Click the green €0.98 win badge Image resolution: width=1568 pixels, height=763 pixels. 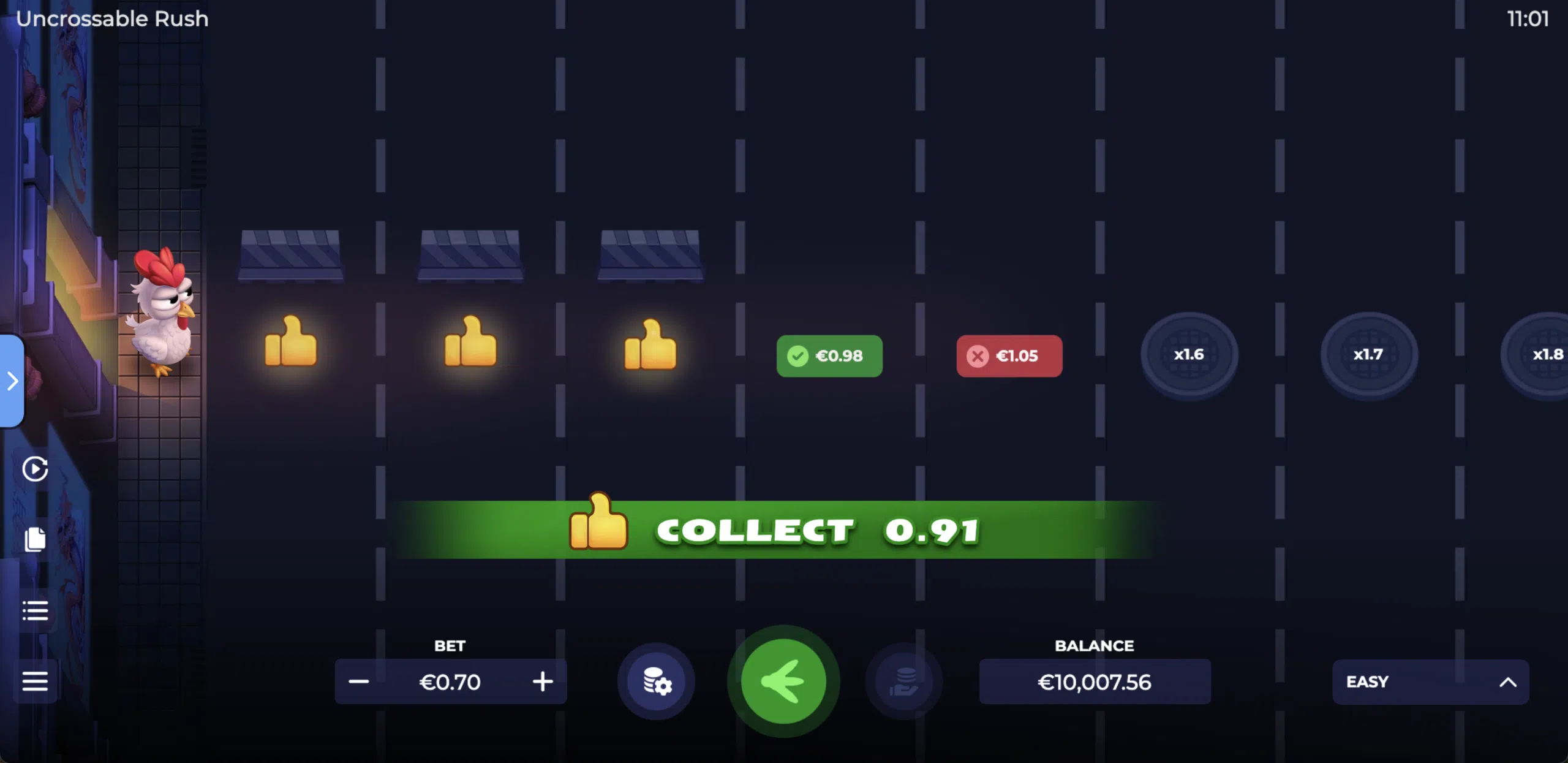pyautogui.click(x=829, y=355)
